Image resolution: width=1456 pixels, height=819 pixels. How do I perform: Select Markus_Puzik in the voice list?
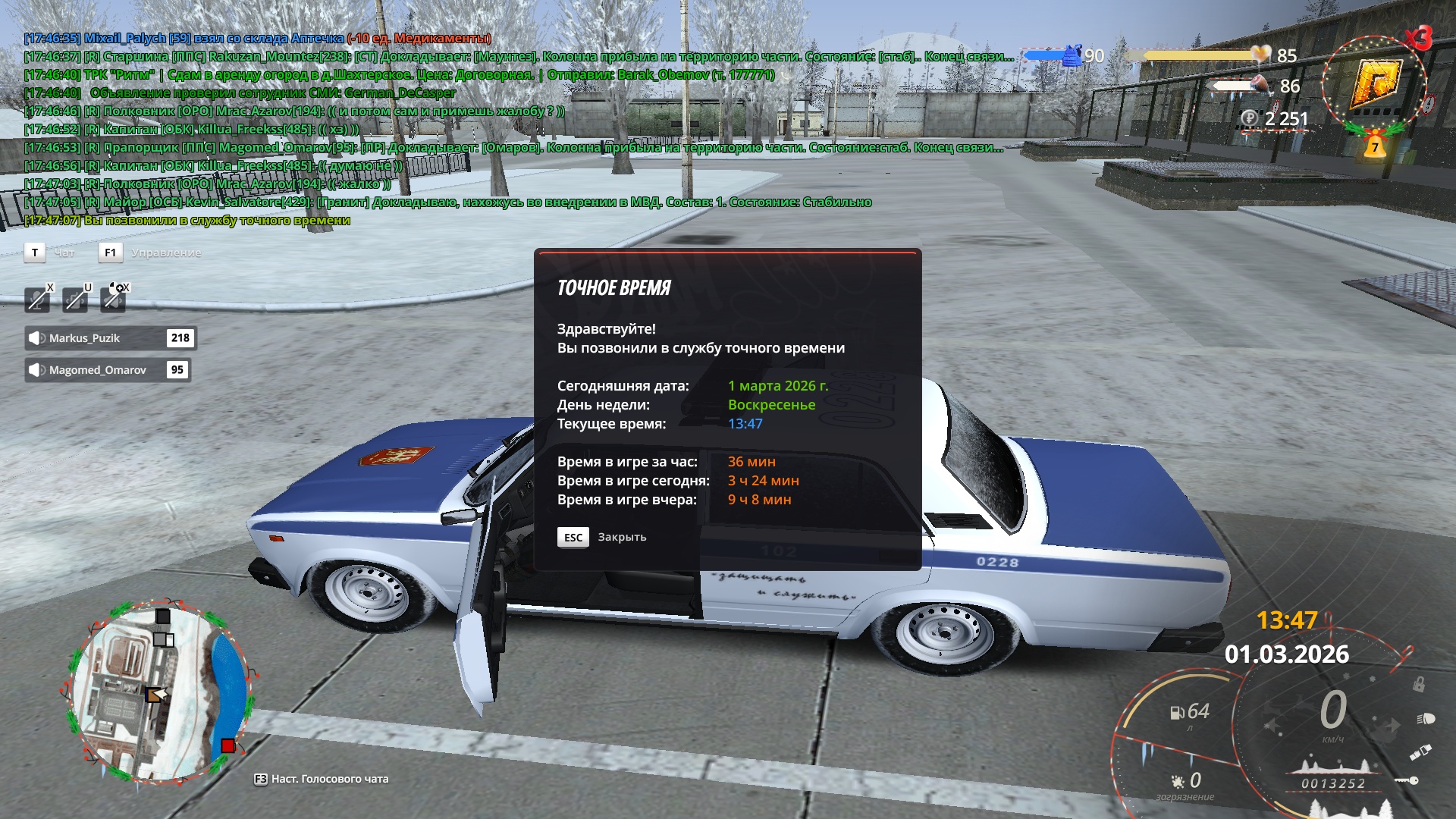click(110, 338)
